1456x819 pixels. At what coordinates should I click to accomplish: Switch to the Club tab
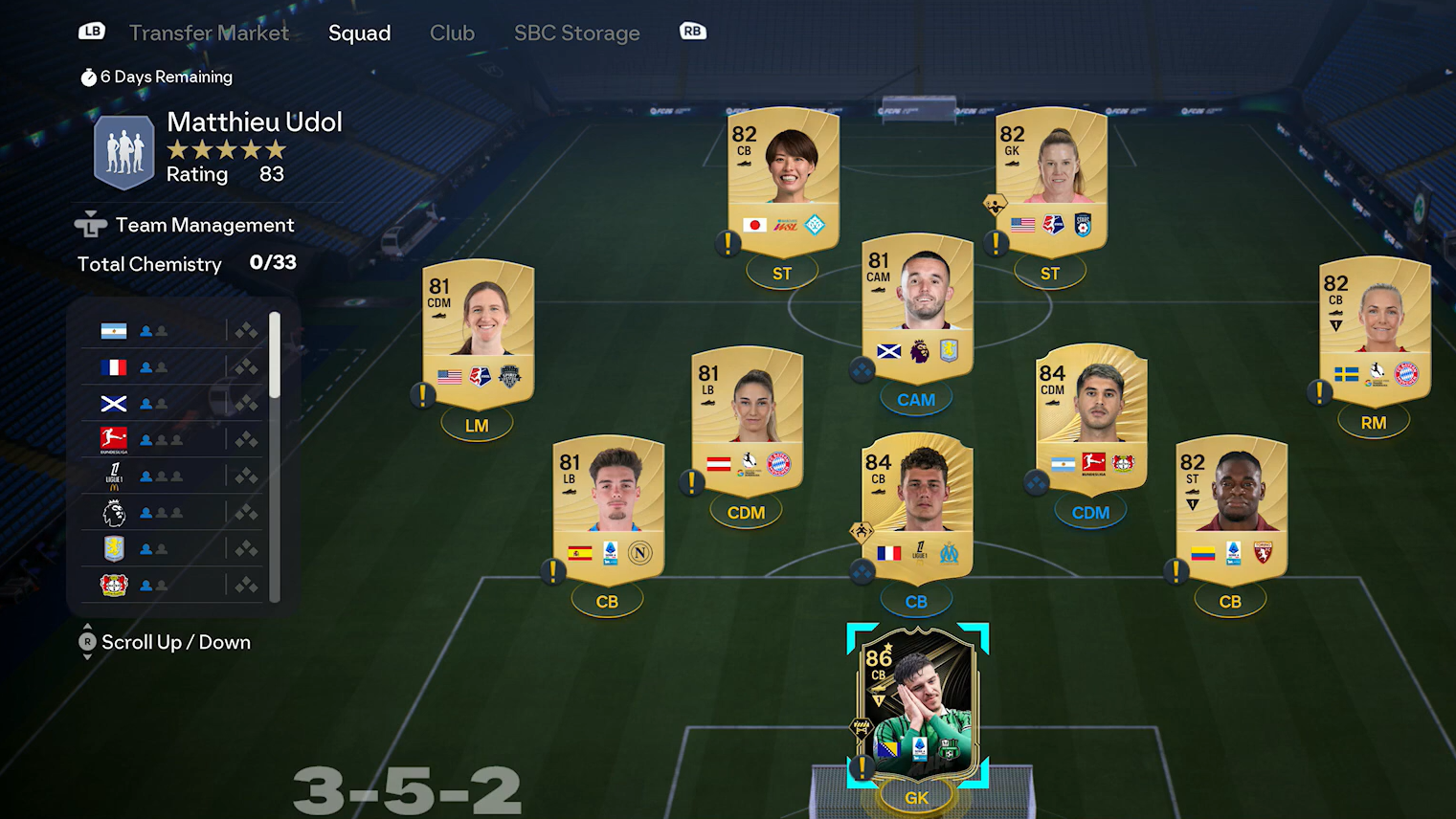tap(452, 33)
